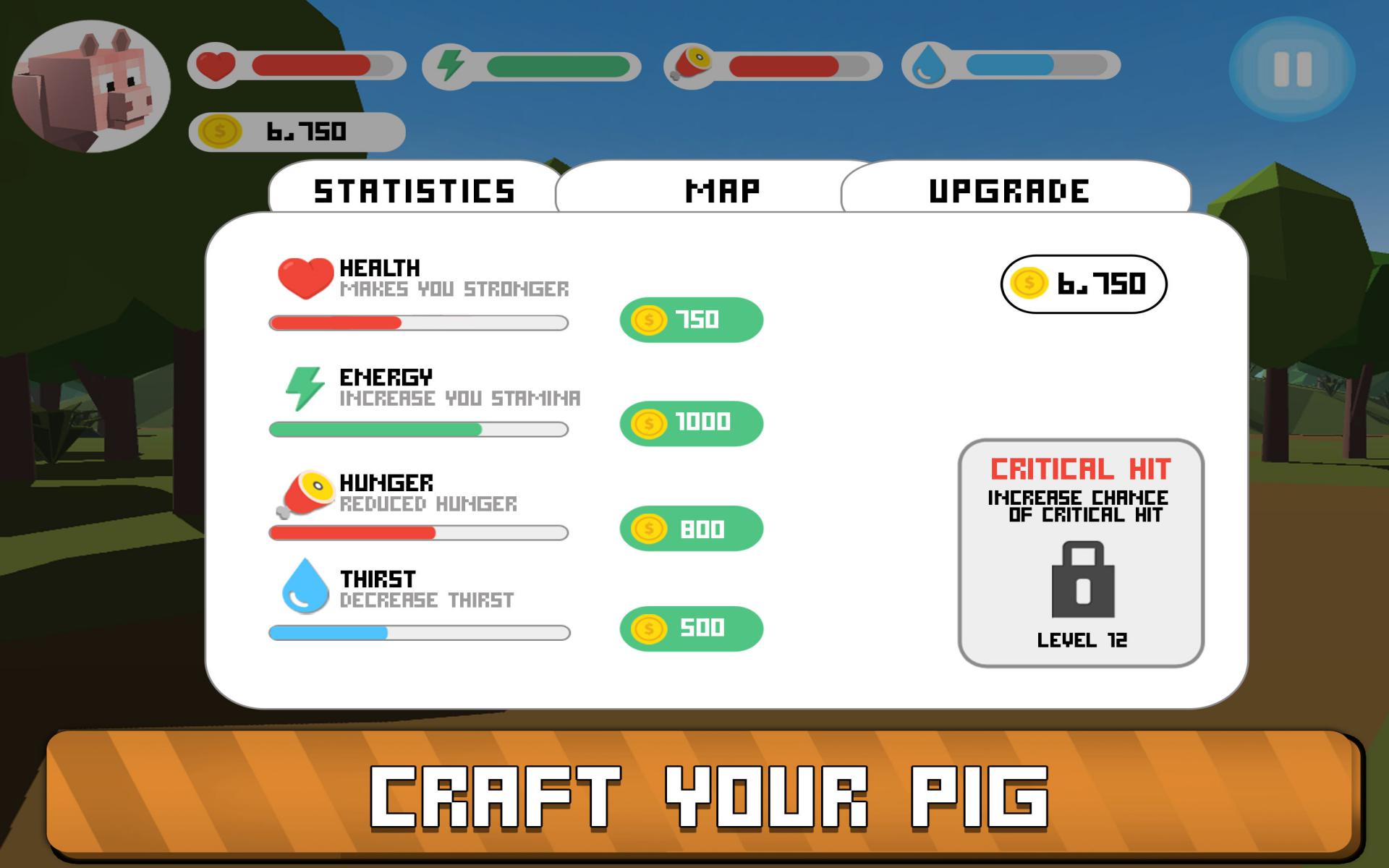Select the Statistics tab
The width and height of the screenshot is (1389, 868).
coord(412,190)
